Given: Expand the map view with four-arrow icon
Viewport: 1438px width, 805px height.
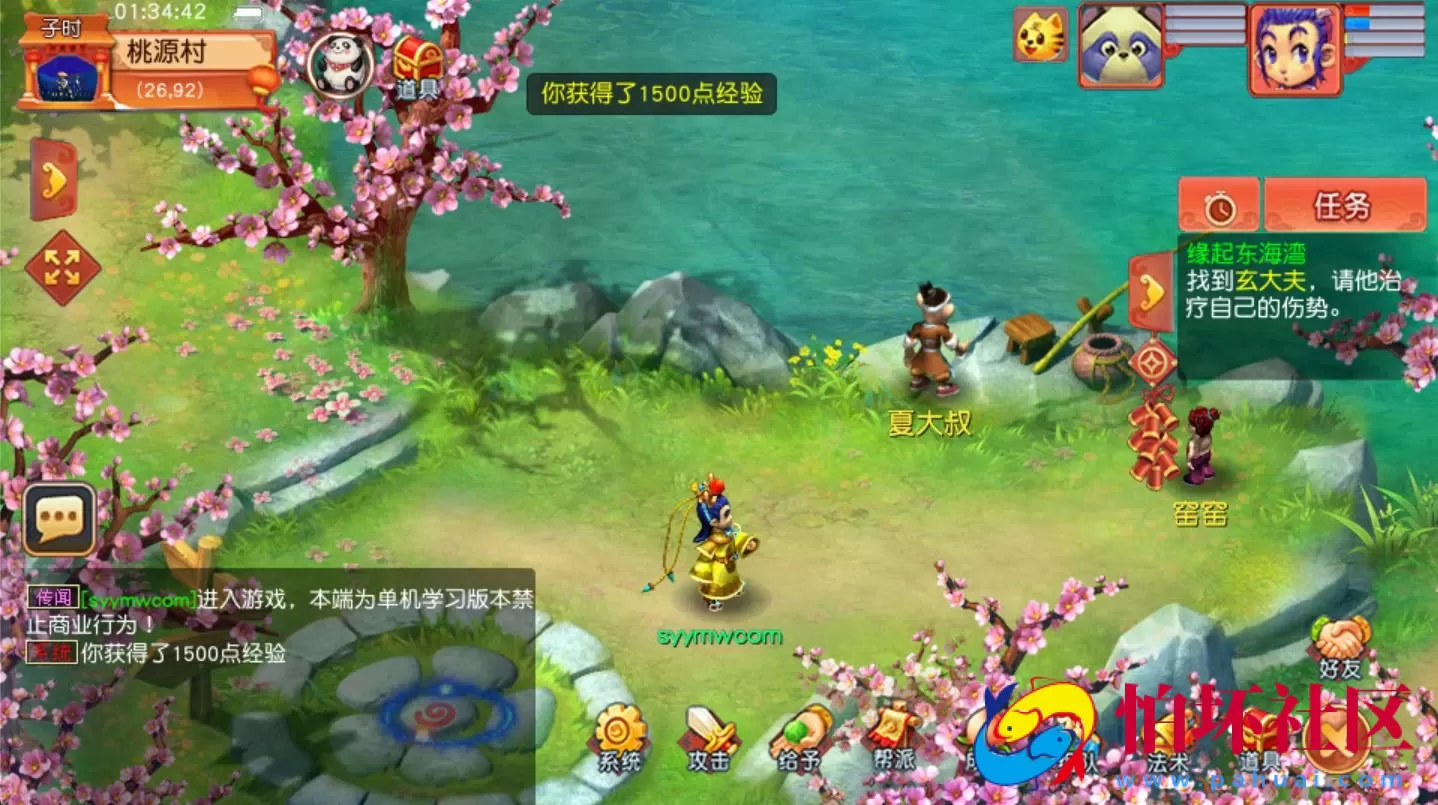Looking at the screenshot, I should coord(60,263).
